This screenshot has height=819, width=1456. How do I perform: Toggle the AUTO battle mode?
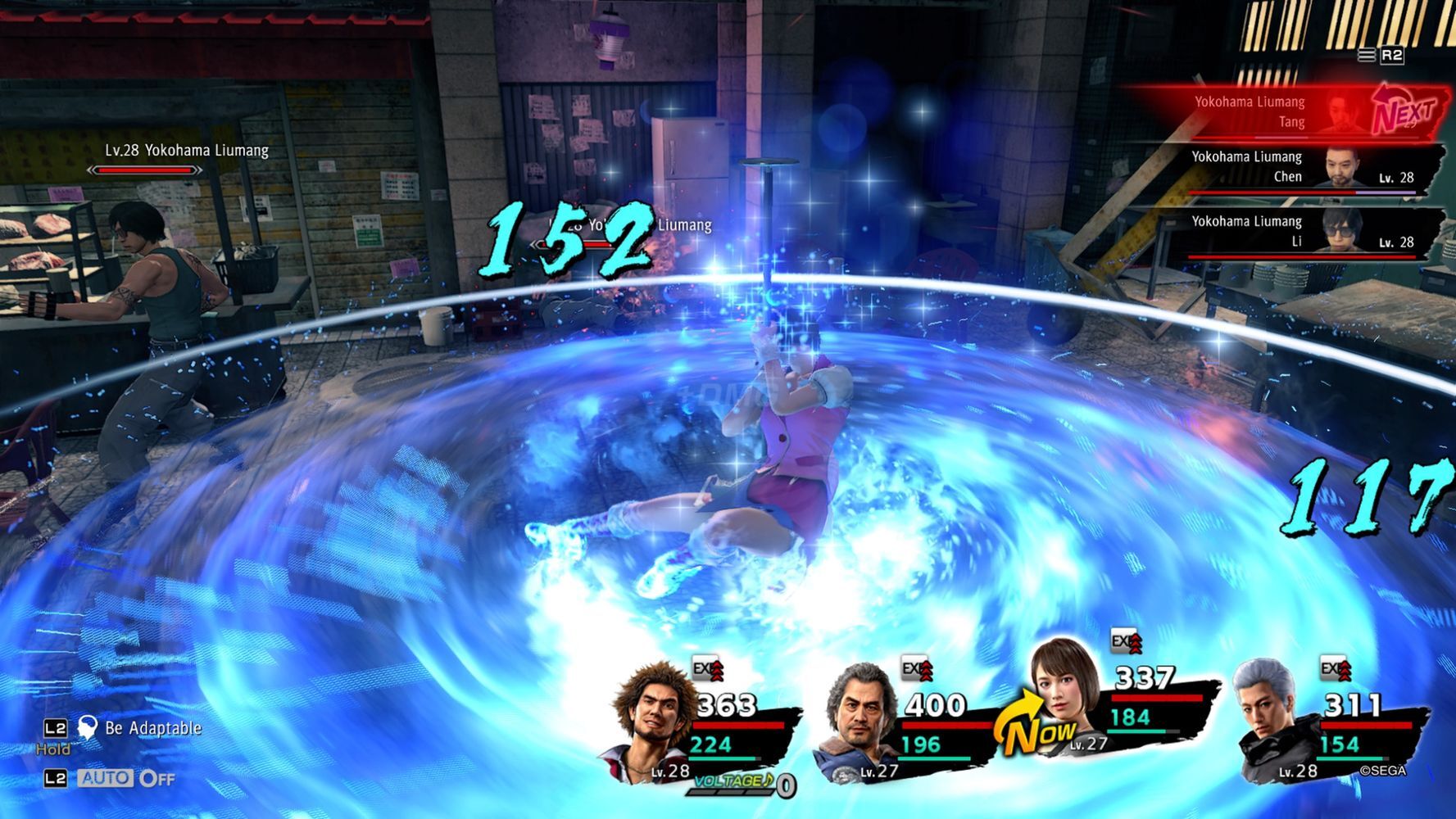(x=106, y=778)
